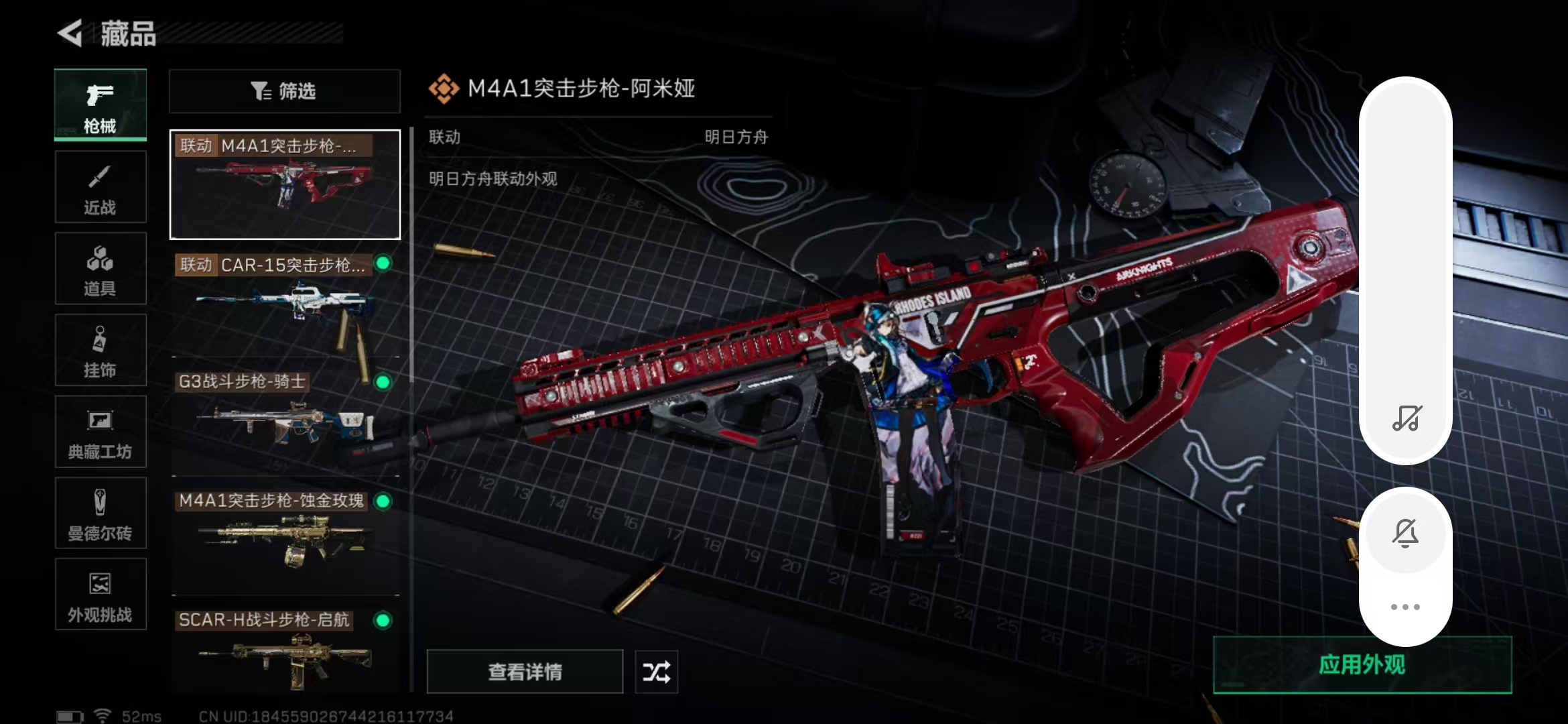The height and width of the screenshot is (724, 1568).
Task: Click 查看详情 to view skin details
Action: pyautogui.click(x=525, y=672)
